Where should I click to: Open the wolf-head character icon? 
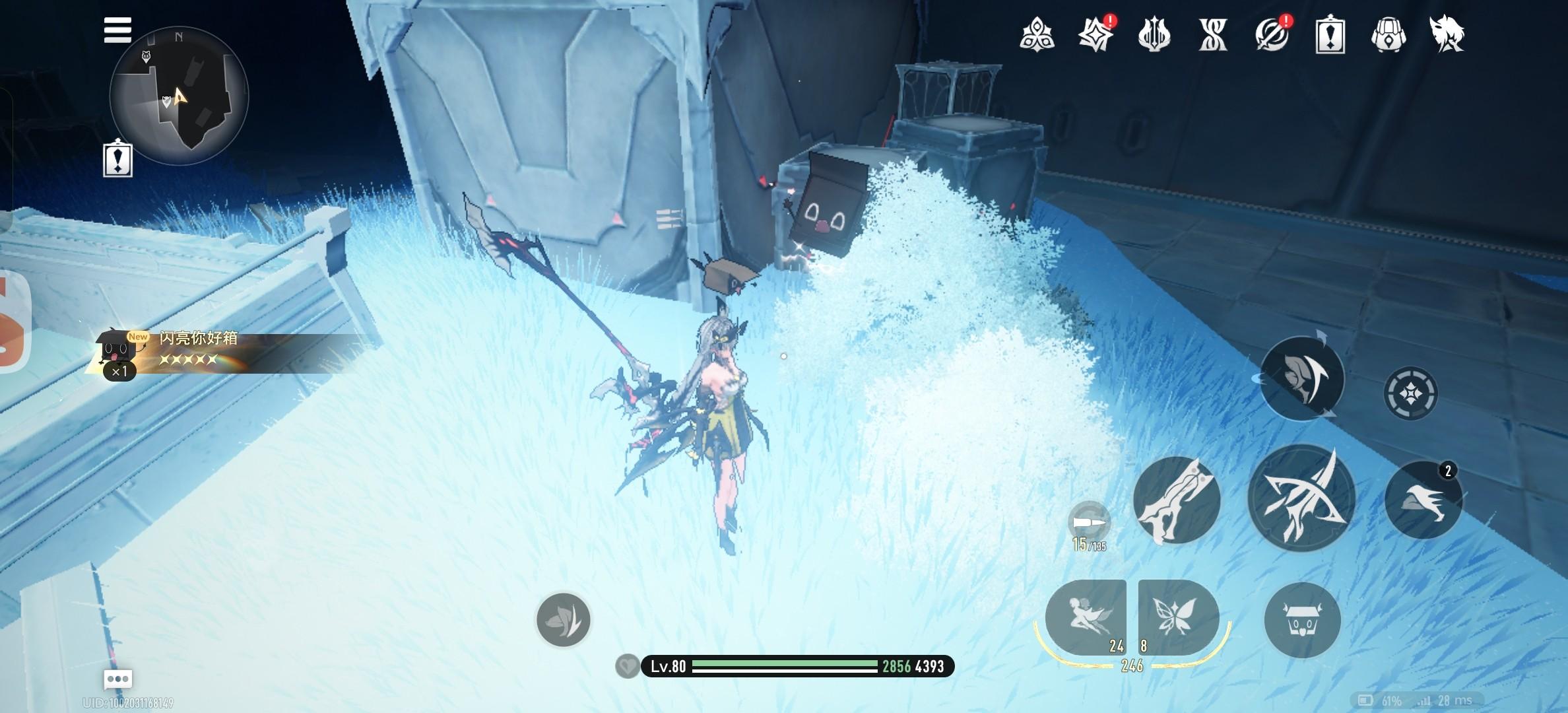point(1447,34)
